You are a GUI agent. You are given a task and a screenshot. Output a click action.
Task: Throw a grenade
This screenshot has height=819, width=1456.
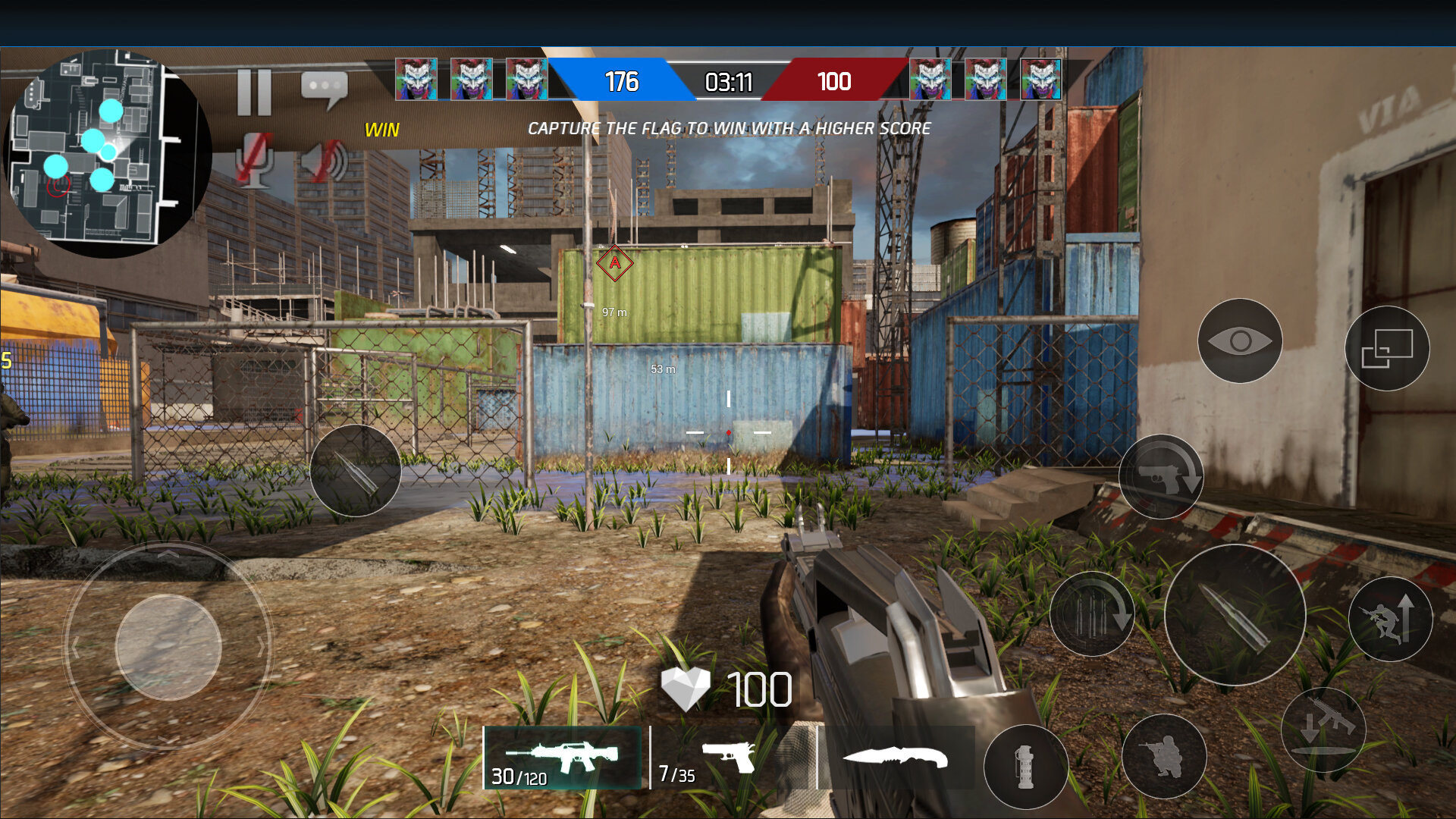(1025, 766)
